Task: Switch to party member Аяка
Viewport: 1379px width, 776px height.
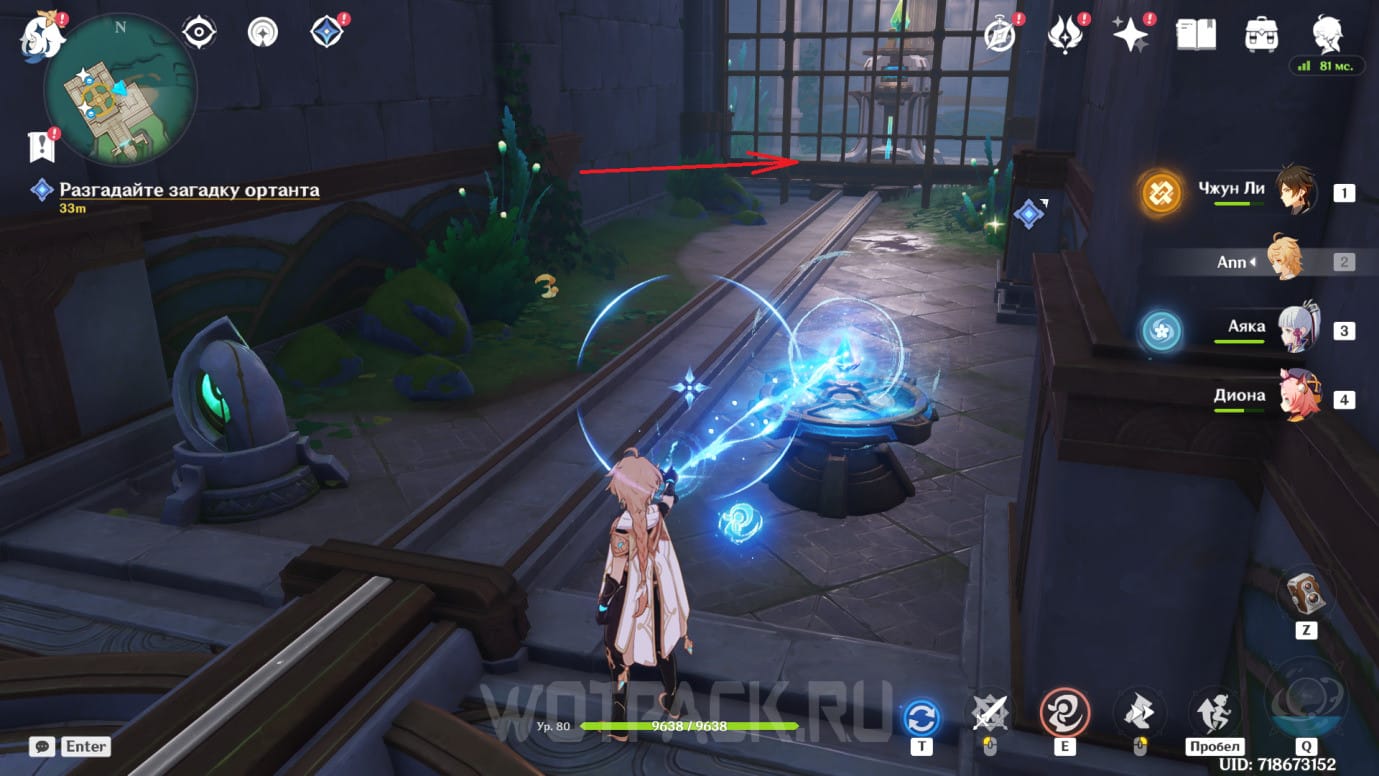Action: coord(1298,328)
